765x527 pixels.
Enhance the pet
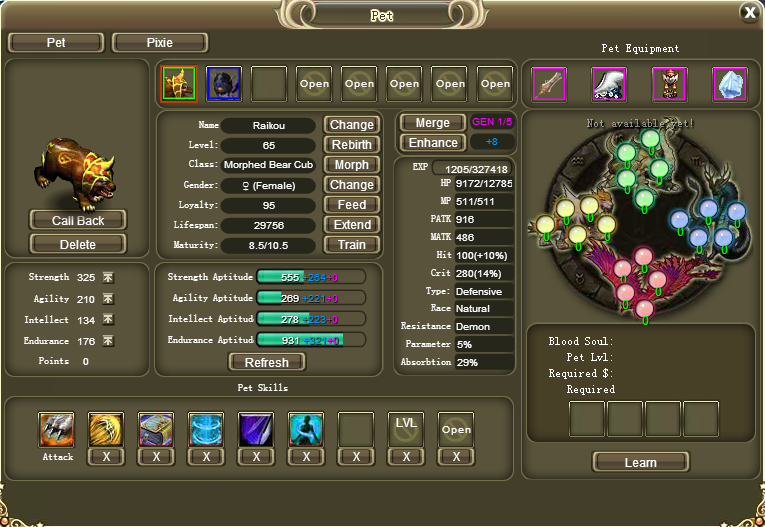[x=432, y=143]
